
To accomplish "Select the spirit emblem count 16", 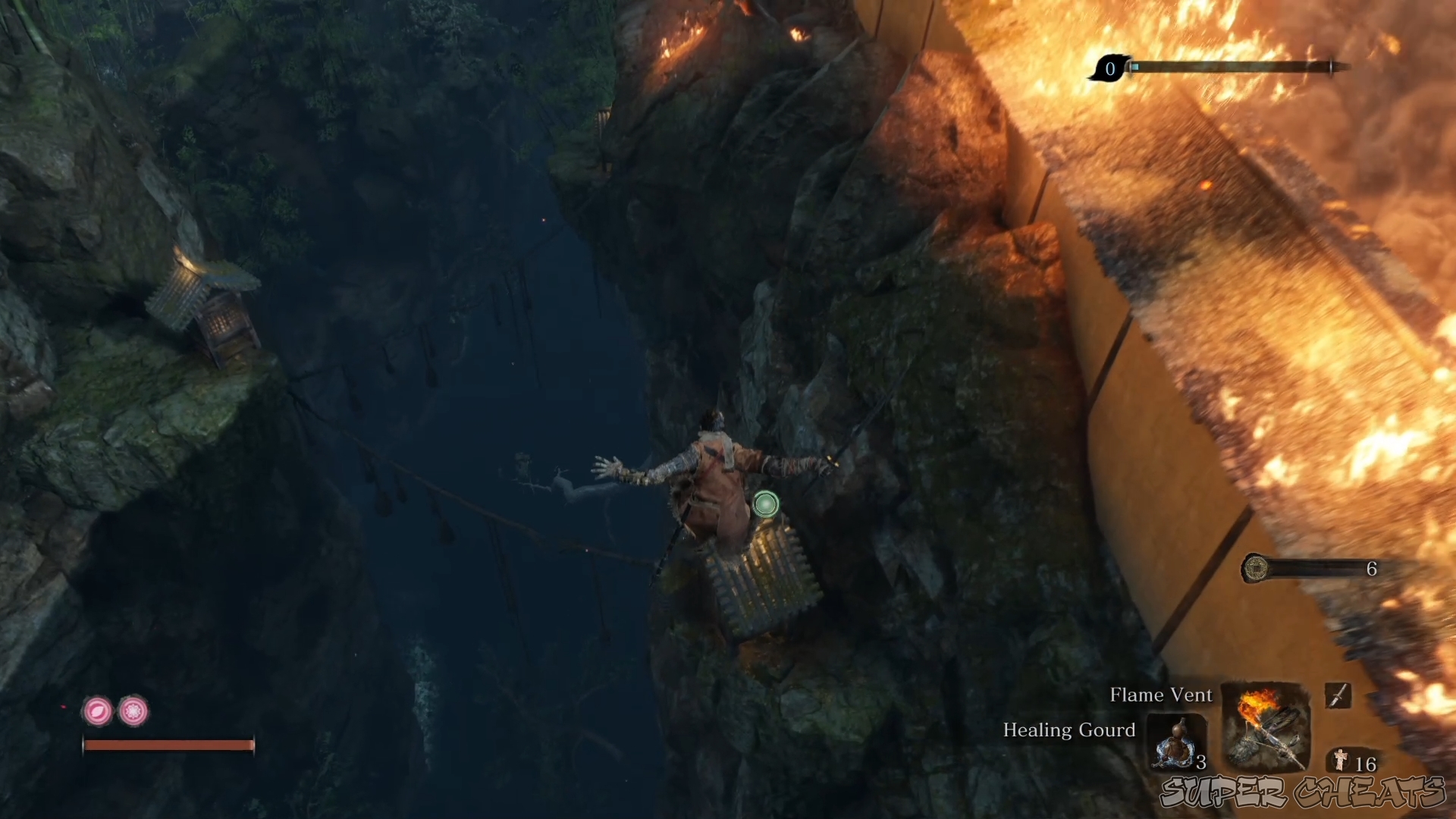I will (x=1367, y=764).
